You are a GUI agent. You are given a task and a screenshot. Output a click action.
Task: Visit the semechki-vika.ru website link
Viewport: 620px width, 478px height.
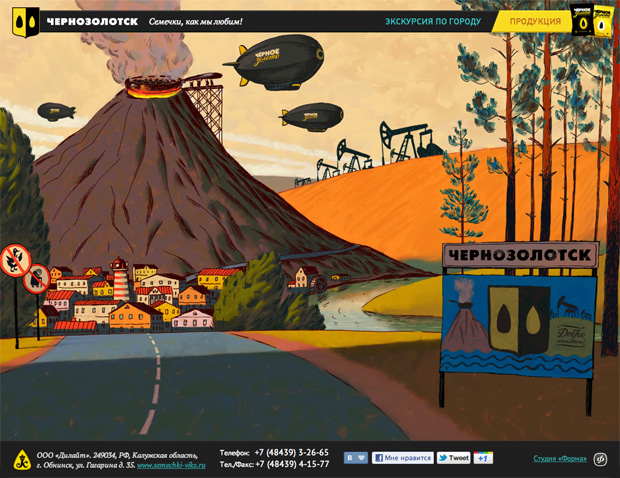click(x=171, y=465)
